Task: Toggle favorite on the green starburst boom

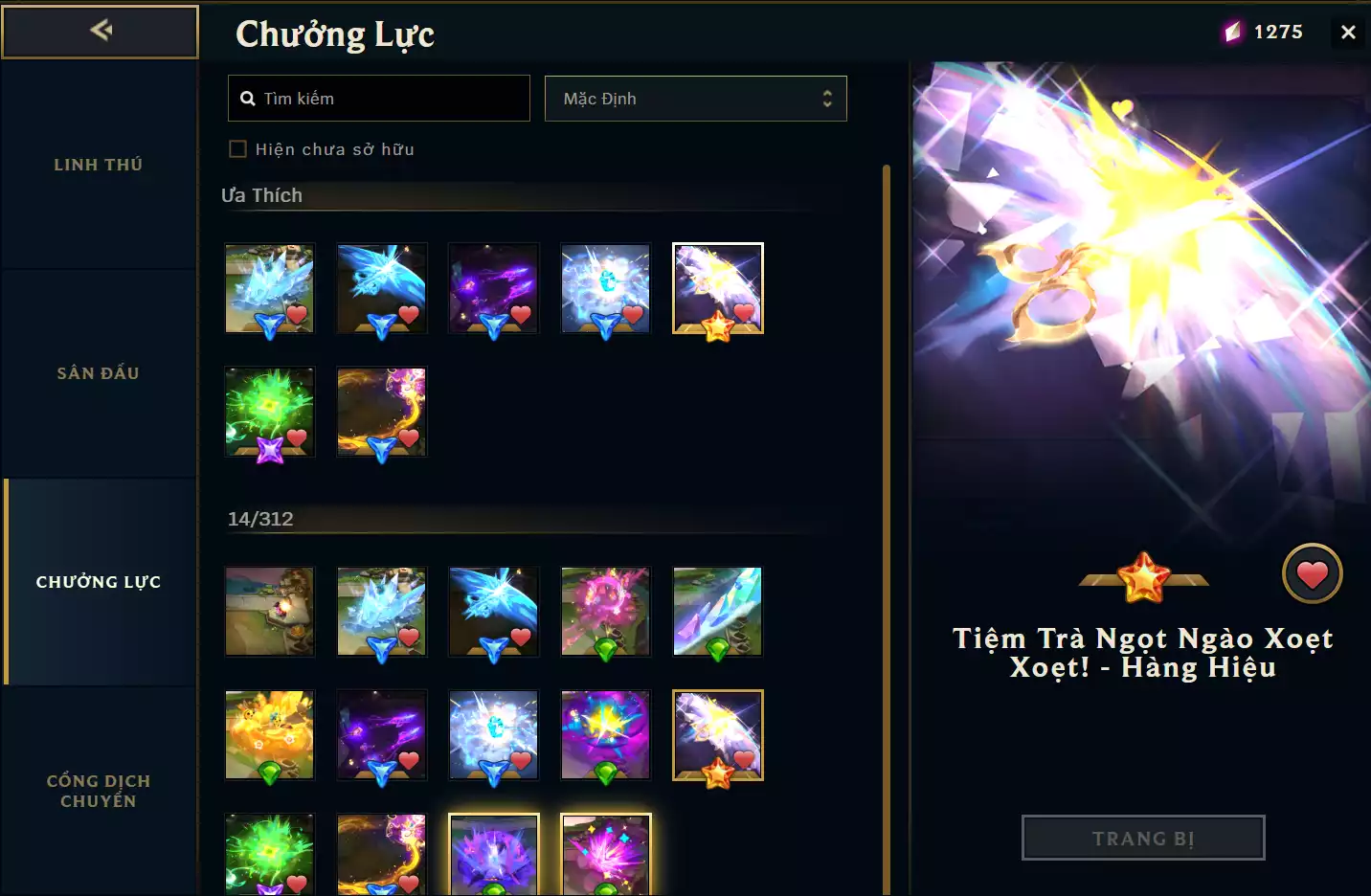Action: tap(298, 437)
